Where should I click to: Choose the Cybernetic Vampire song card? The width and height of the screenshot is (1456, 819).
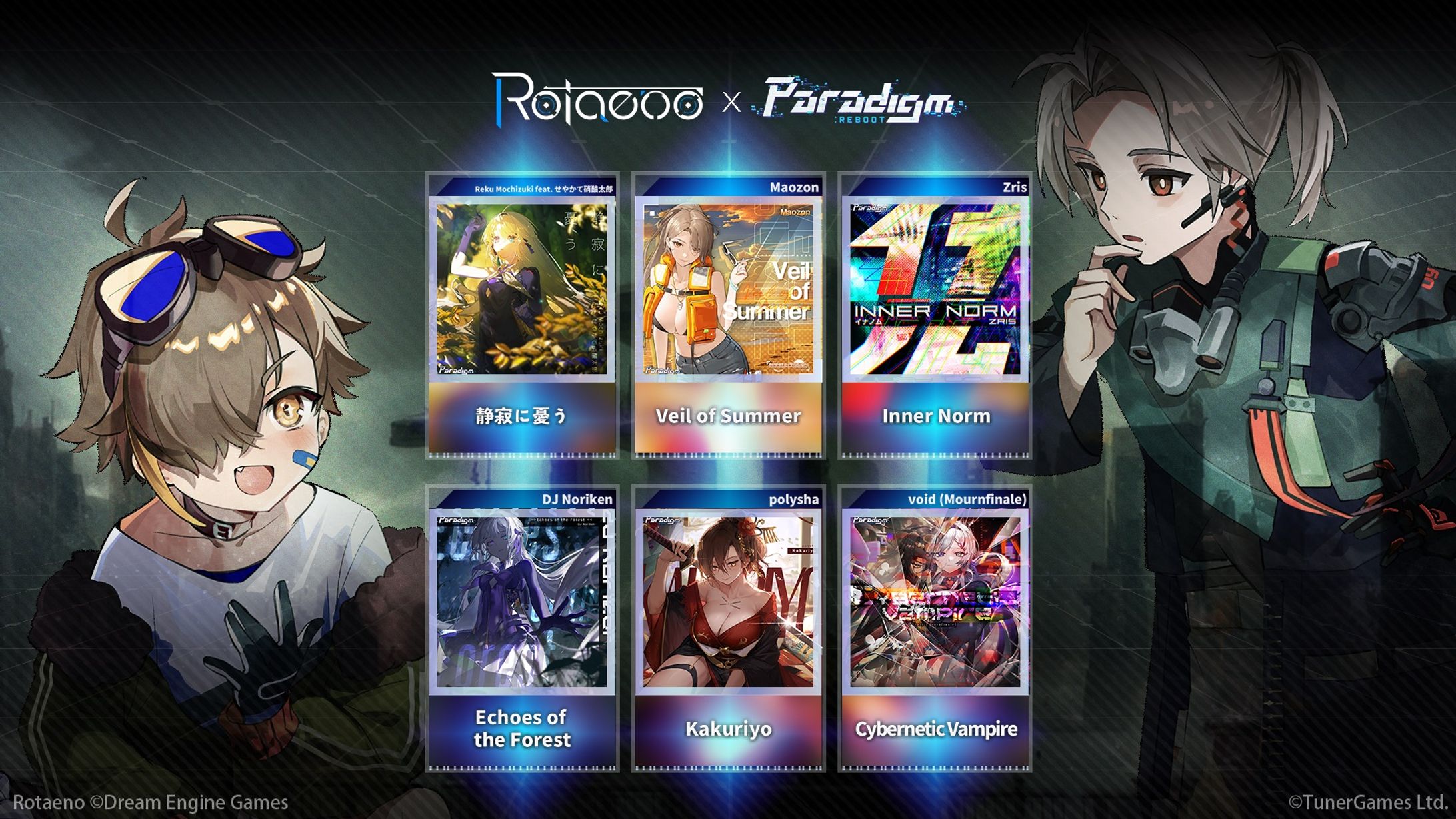pyautogui.click(x=935, y=629)
